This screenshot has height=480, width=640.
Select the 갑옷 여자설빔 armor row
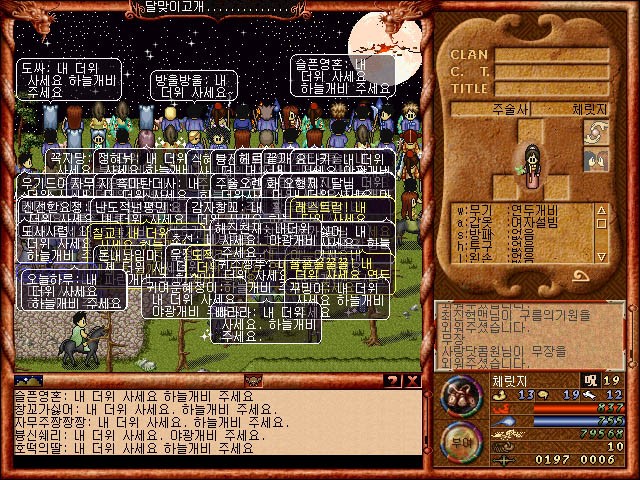[520, 219]
